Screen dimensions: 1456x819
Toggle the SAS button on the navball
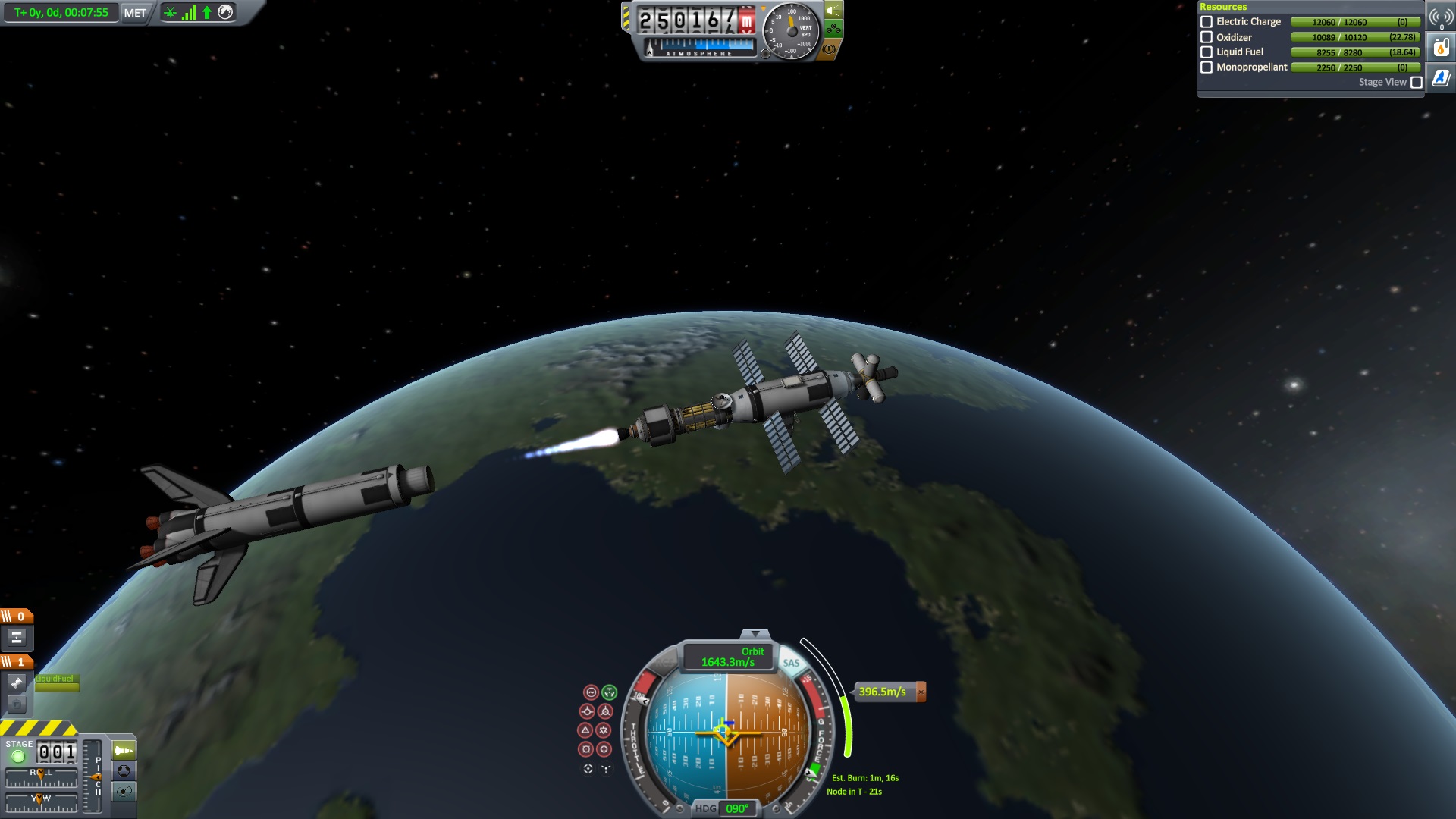(791, 663)
